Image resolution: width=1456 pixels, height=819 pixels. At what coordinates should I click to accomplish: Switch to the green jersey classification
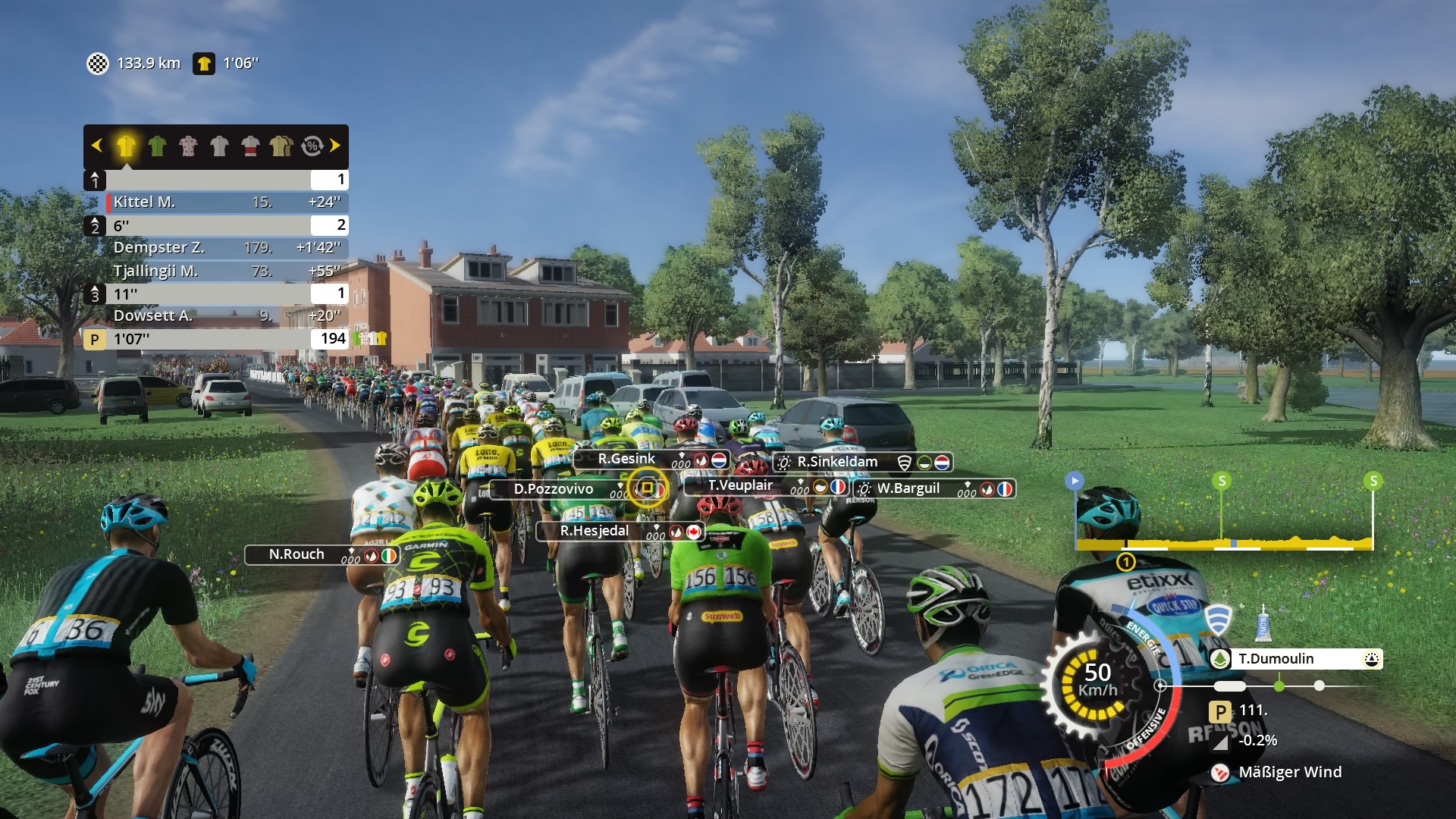pos(157,146)
